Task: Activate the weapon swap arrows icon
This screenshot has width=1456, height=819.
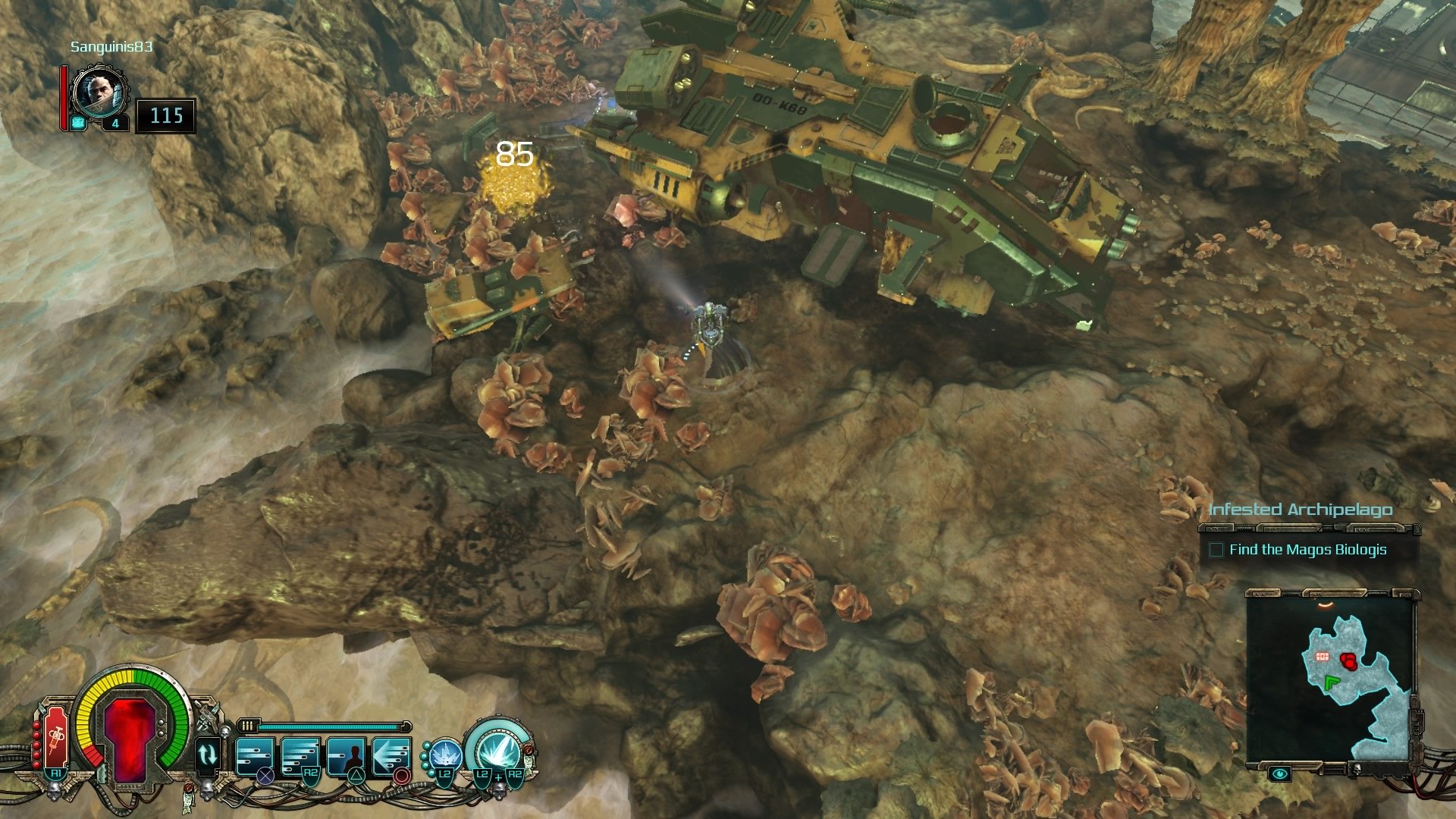Action: click(207, 755)
